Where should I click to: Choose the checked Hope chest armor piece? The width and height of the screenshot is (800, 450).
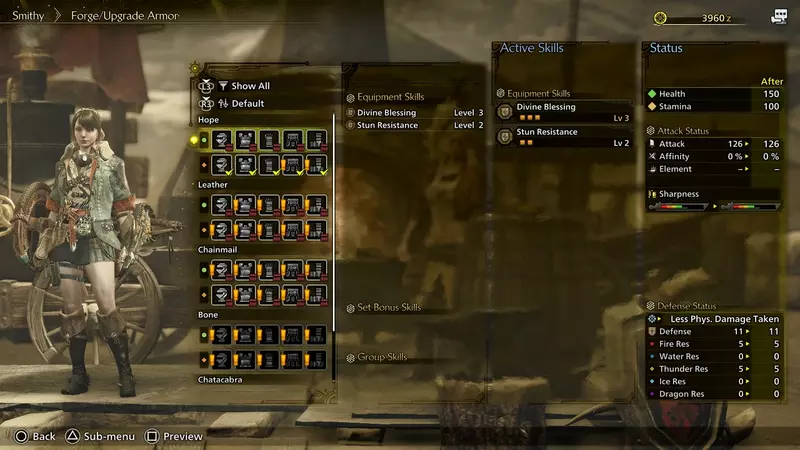(x=246, y=164)
